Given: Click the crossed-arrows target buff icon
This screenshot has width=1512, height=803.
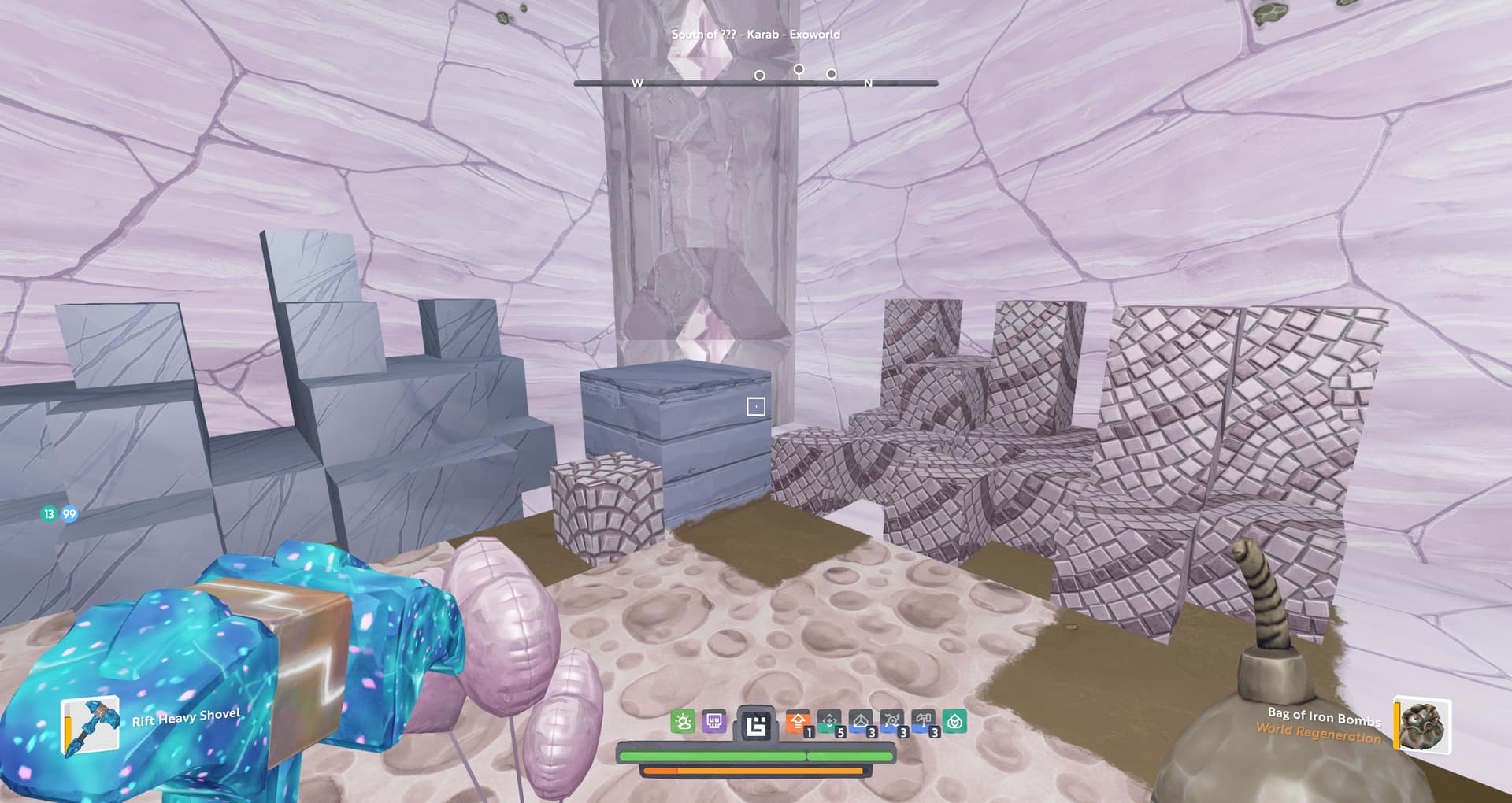Looking at the screenshot, I should (x=891, y=721).
